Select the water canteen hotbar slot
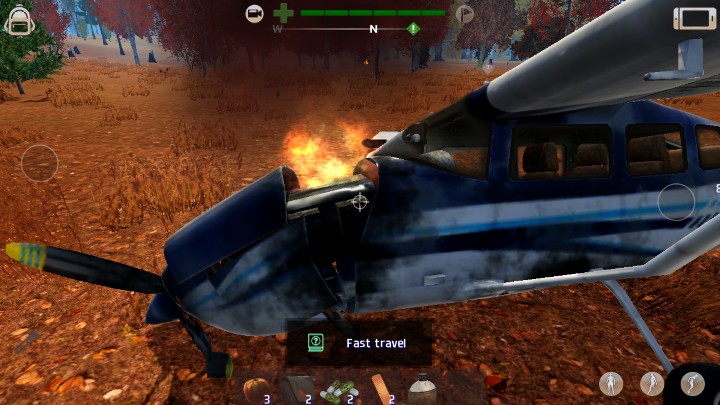Image resolution: width=720 pixels, height=405 pixels. [x=422, y=388]
